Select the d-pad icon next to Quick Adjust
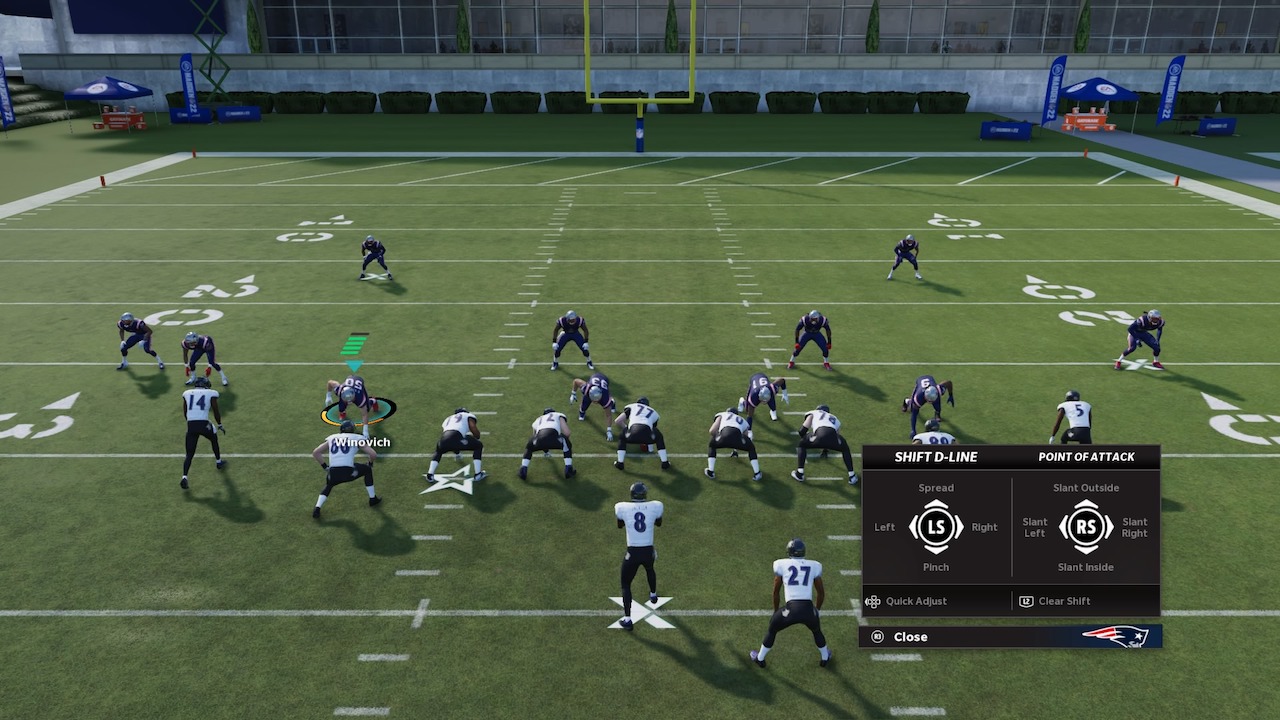The image size is (1280, 720). 872,601
